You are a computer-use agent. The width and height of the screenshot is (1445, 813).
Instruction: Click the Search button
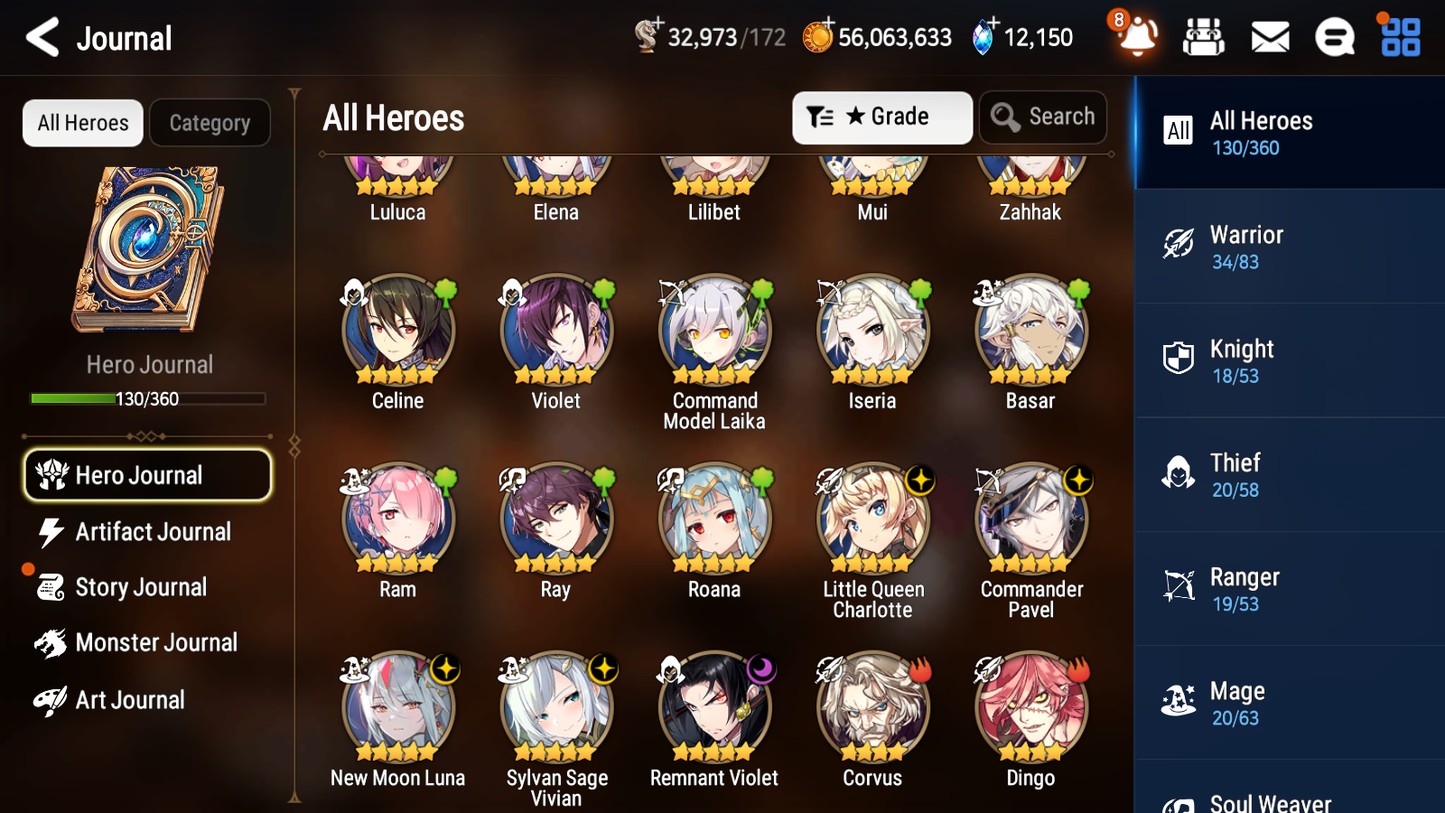1043,117
